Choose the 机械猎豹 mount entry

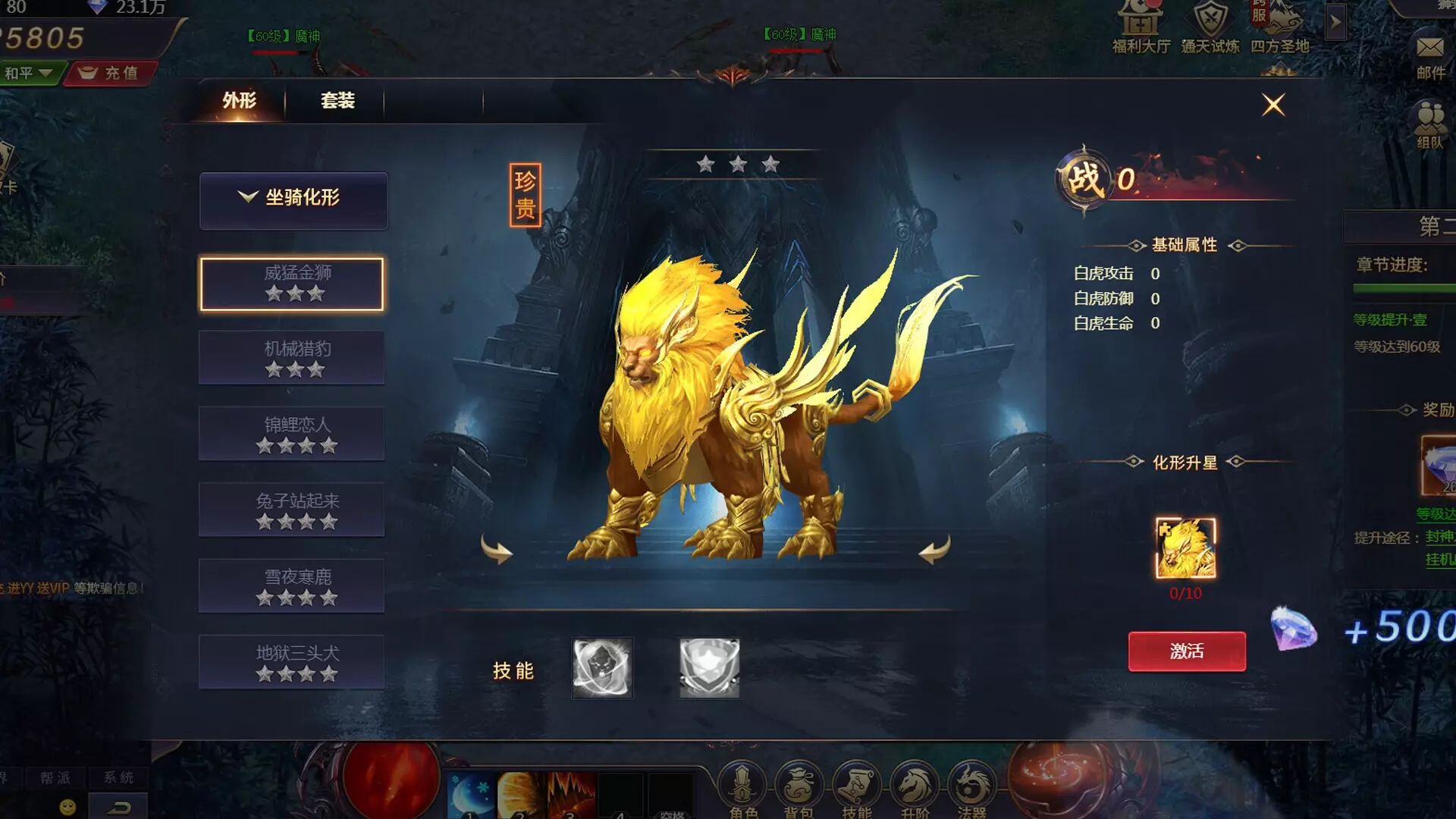292,358
